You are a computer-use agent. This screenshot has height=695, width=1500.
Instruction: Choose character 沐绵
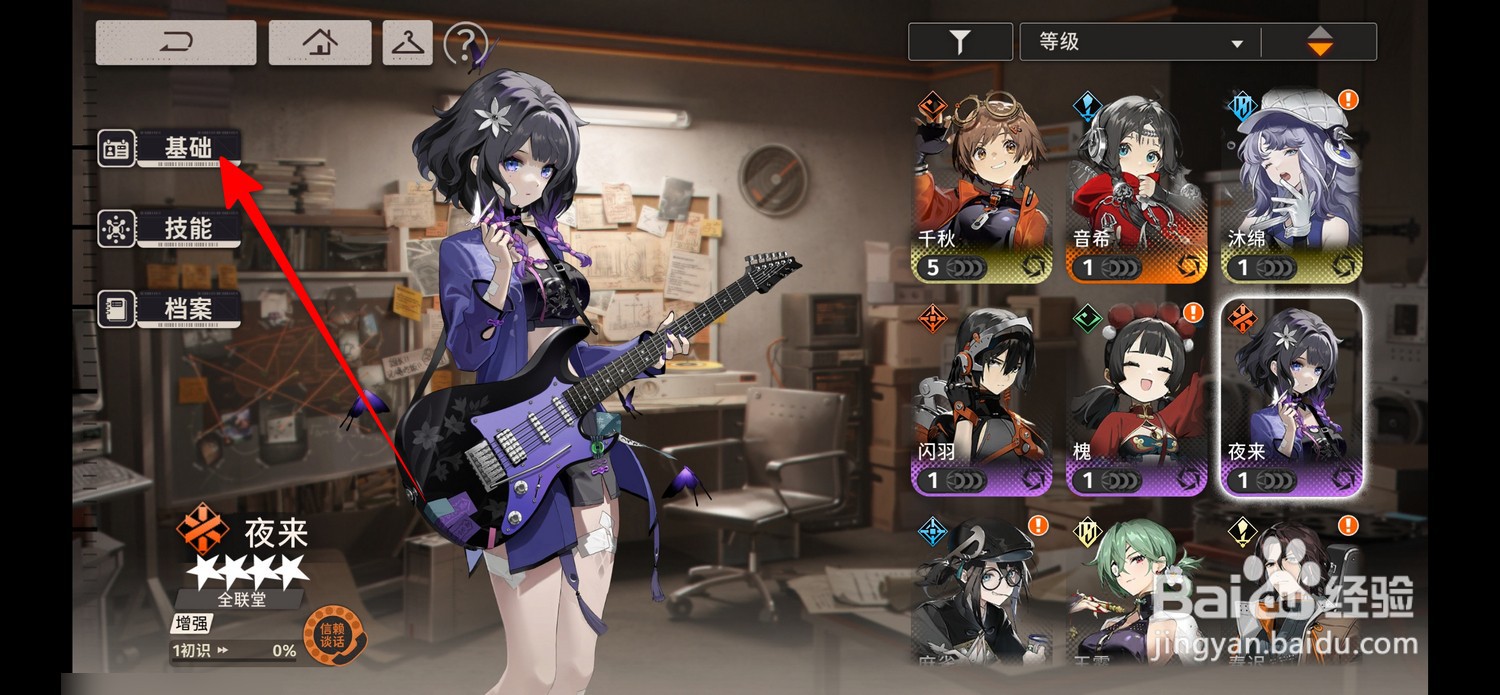tap(1291, 186)
